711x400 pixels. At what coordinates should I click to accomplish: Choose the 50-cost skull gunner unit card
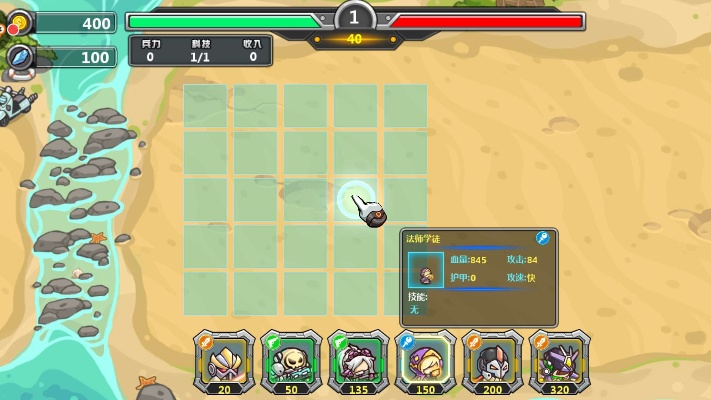pos(290,363)
